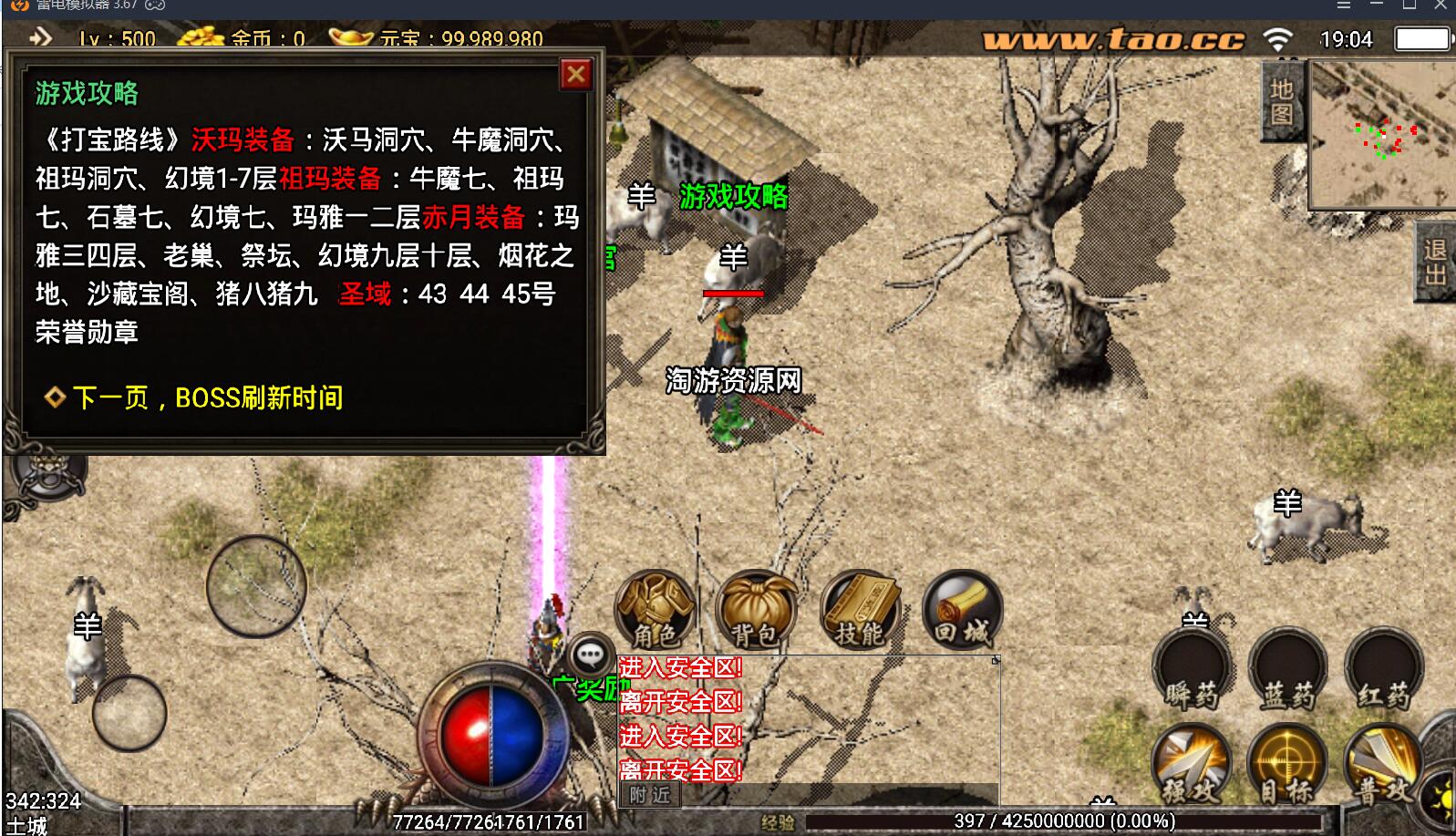
Task: Open the 技能 skills book
Action: 860,608
